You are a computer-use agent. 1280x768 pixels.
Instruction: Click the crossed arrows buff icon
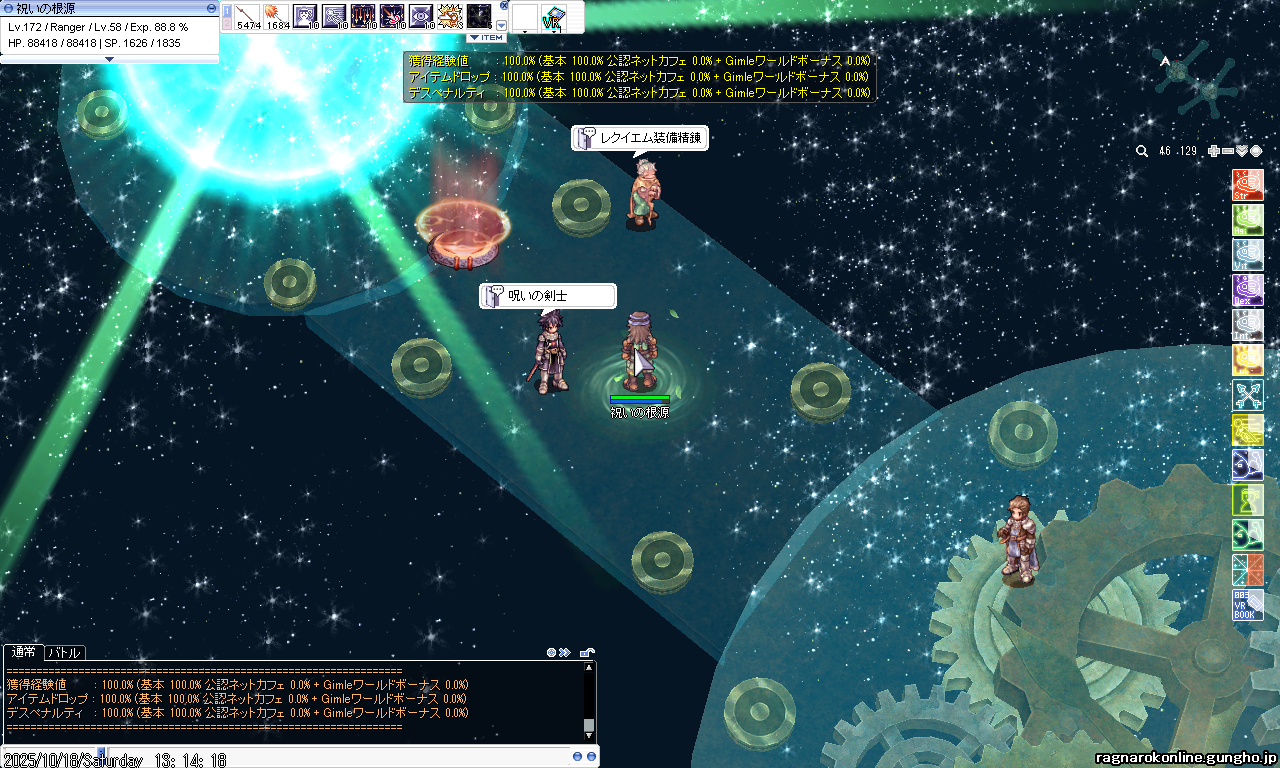1248,395
